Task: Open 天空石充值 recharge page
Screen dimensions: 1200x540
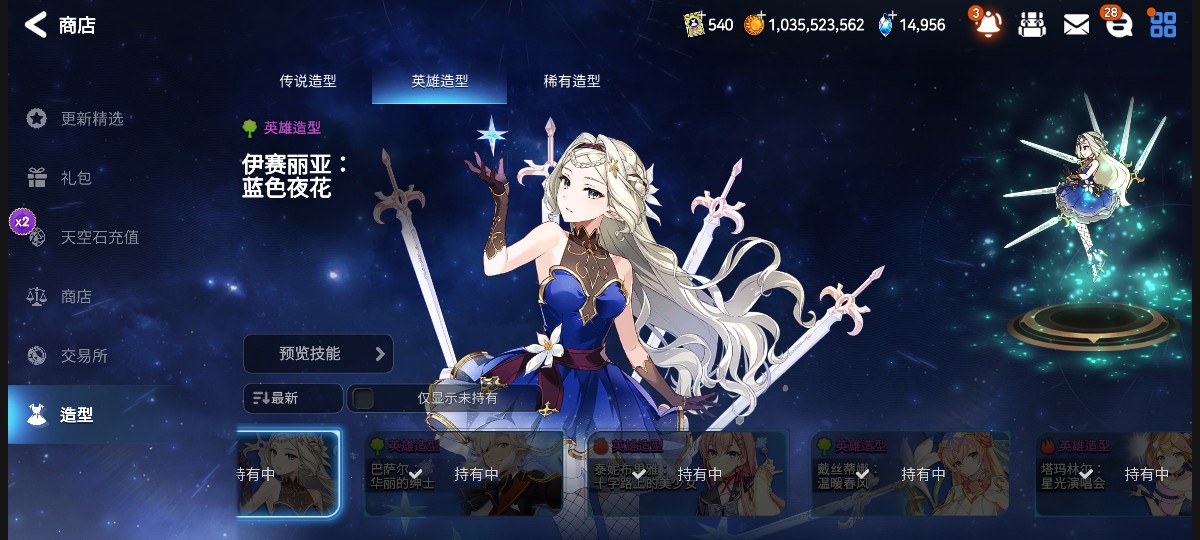Action: click(x=99, y=237)
